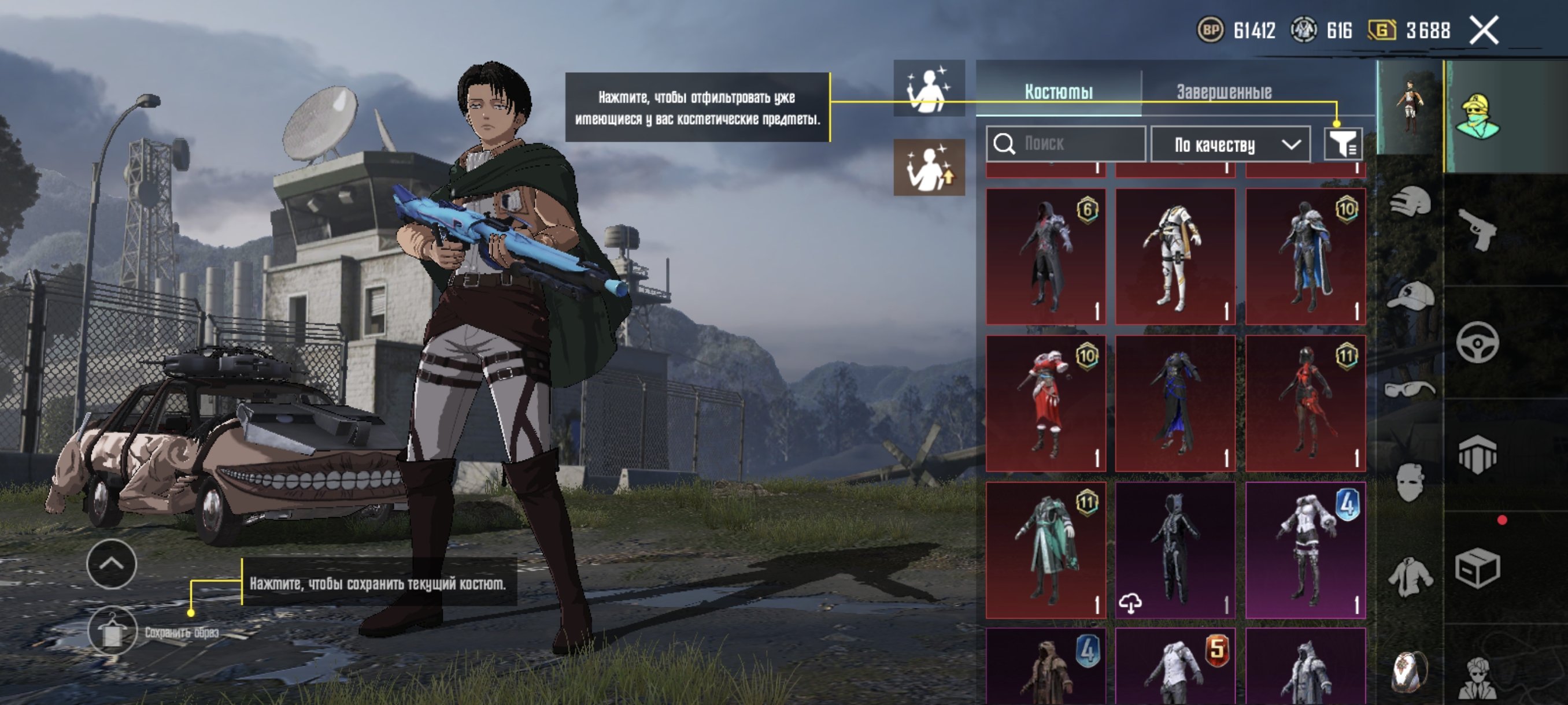Image resolution: width=1568 pixels, height=705 pixels.
Task: Choose the dark blue gown costume
Action: click(1175, 403)
